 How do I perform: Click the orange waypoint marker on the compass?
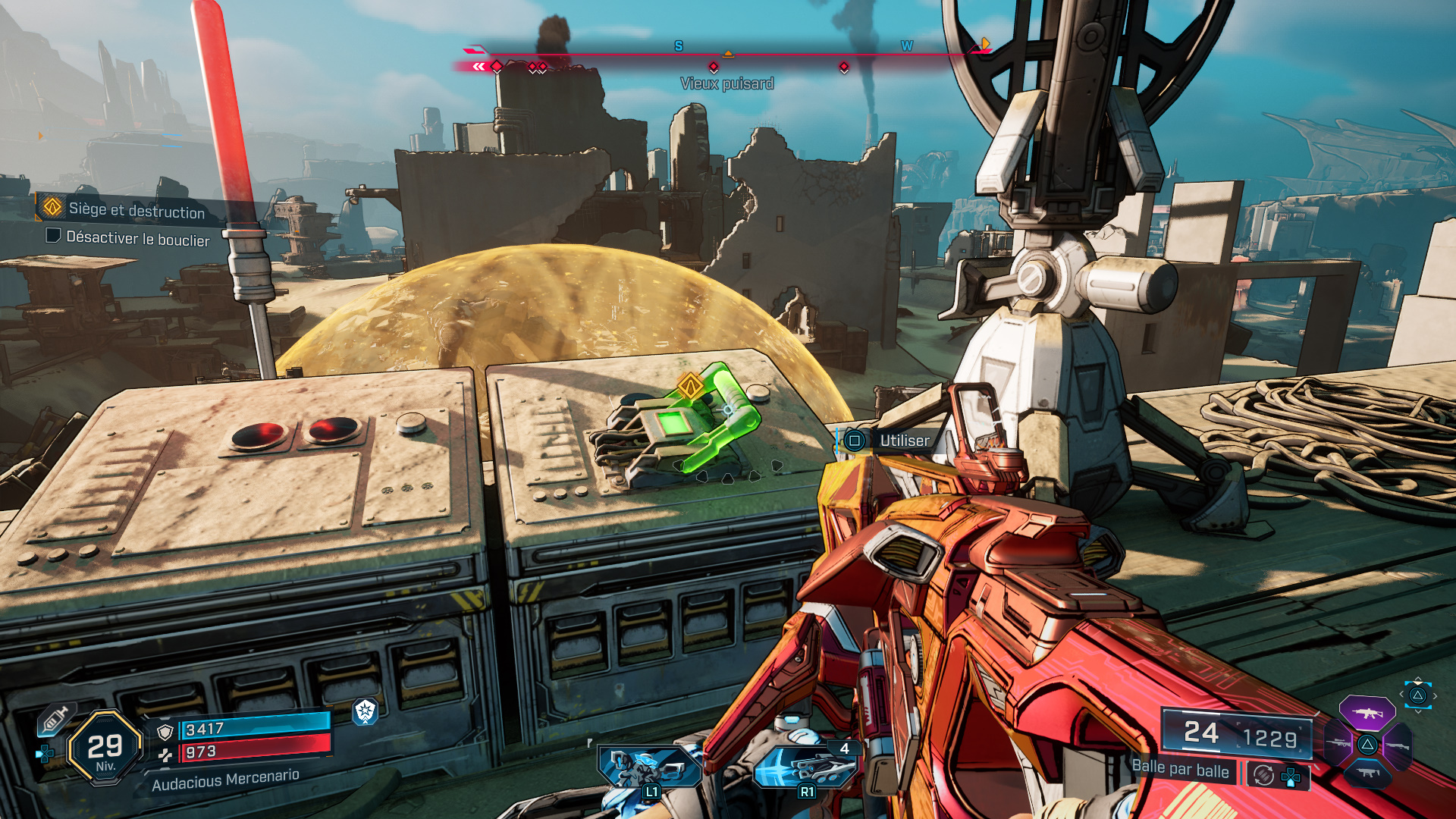pos(729,53)
